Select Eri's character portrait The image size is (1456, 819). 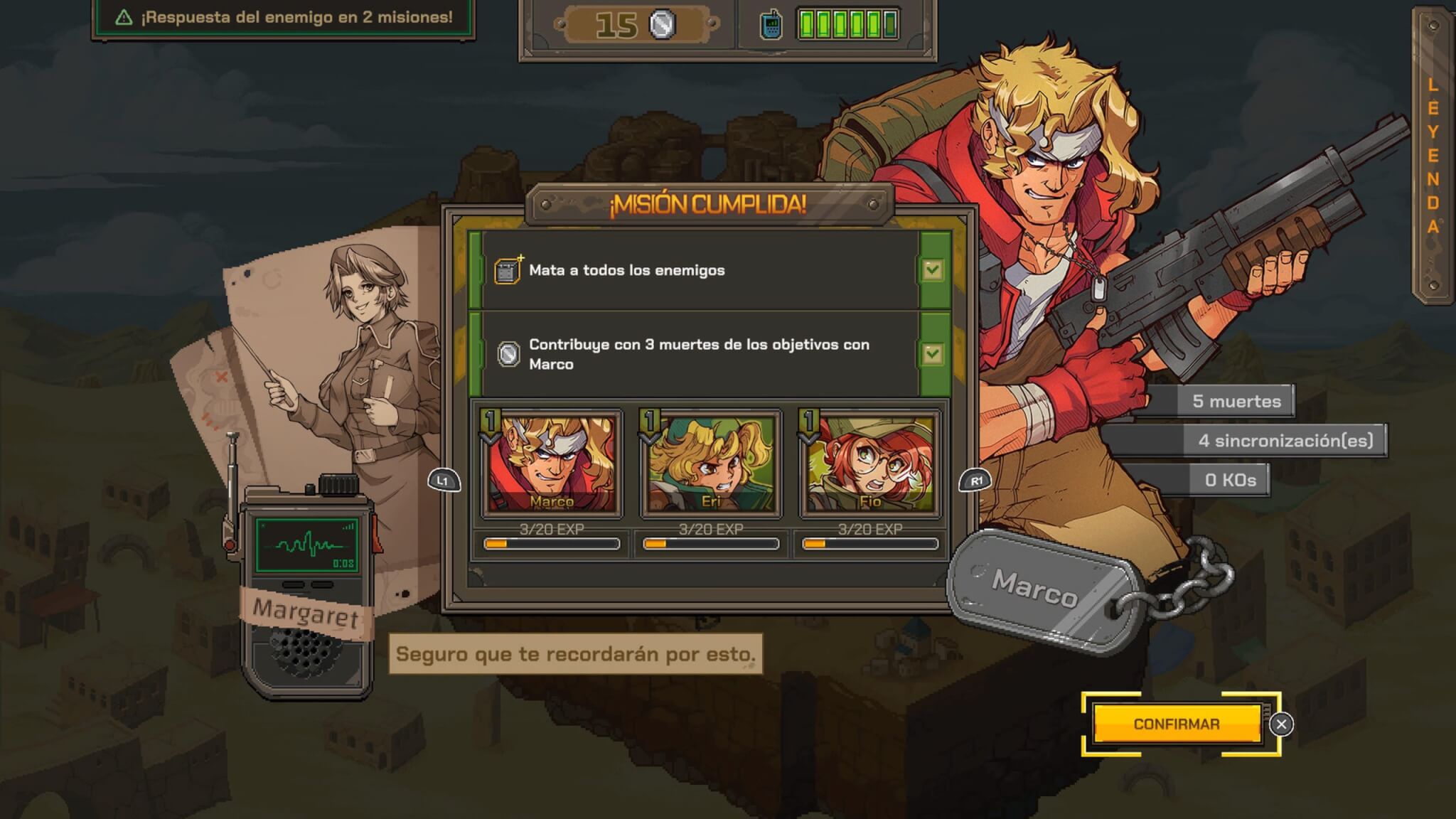pos(710,463)
